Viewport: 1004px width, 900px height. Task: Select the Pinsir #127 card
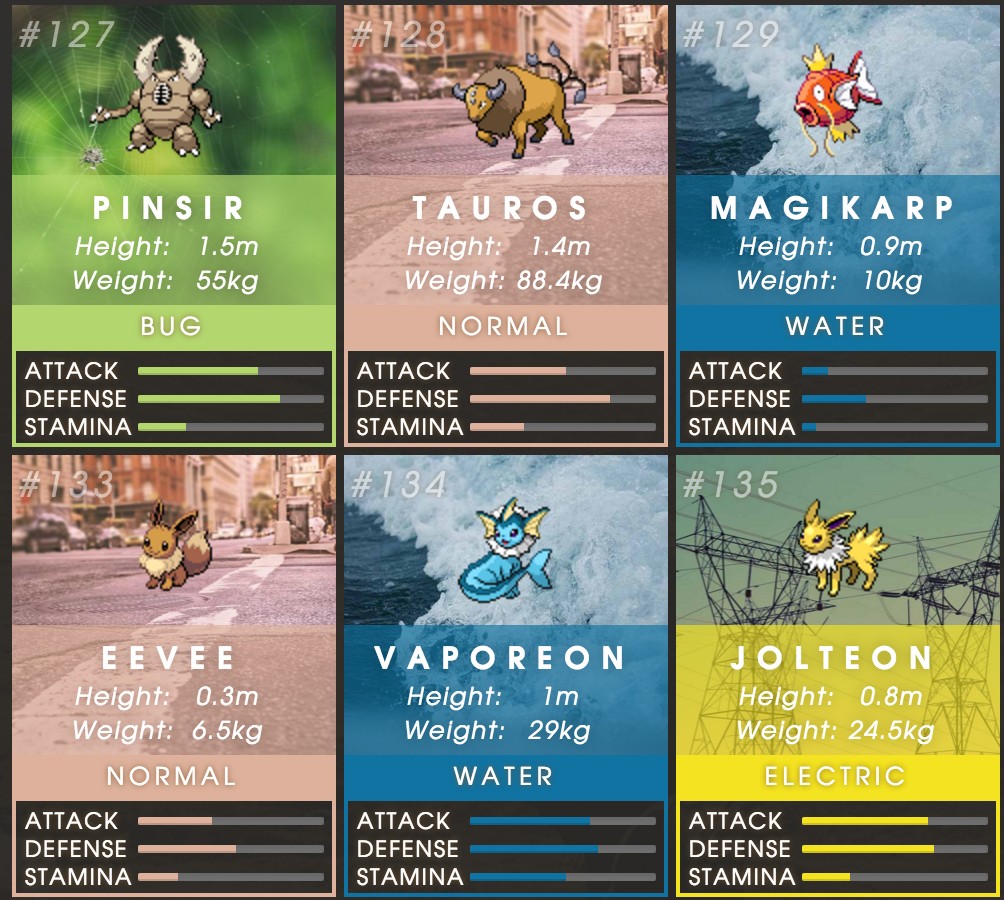(173, 225)
